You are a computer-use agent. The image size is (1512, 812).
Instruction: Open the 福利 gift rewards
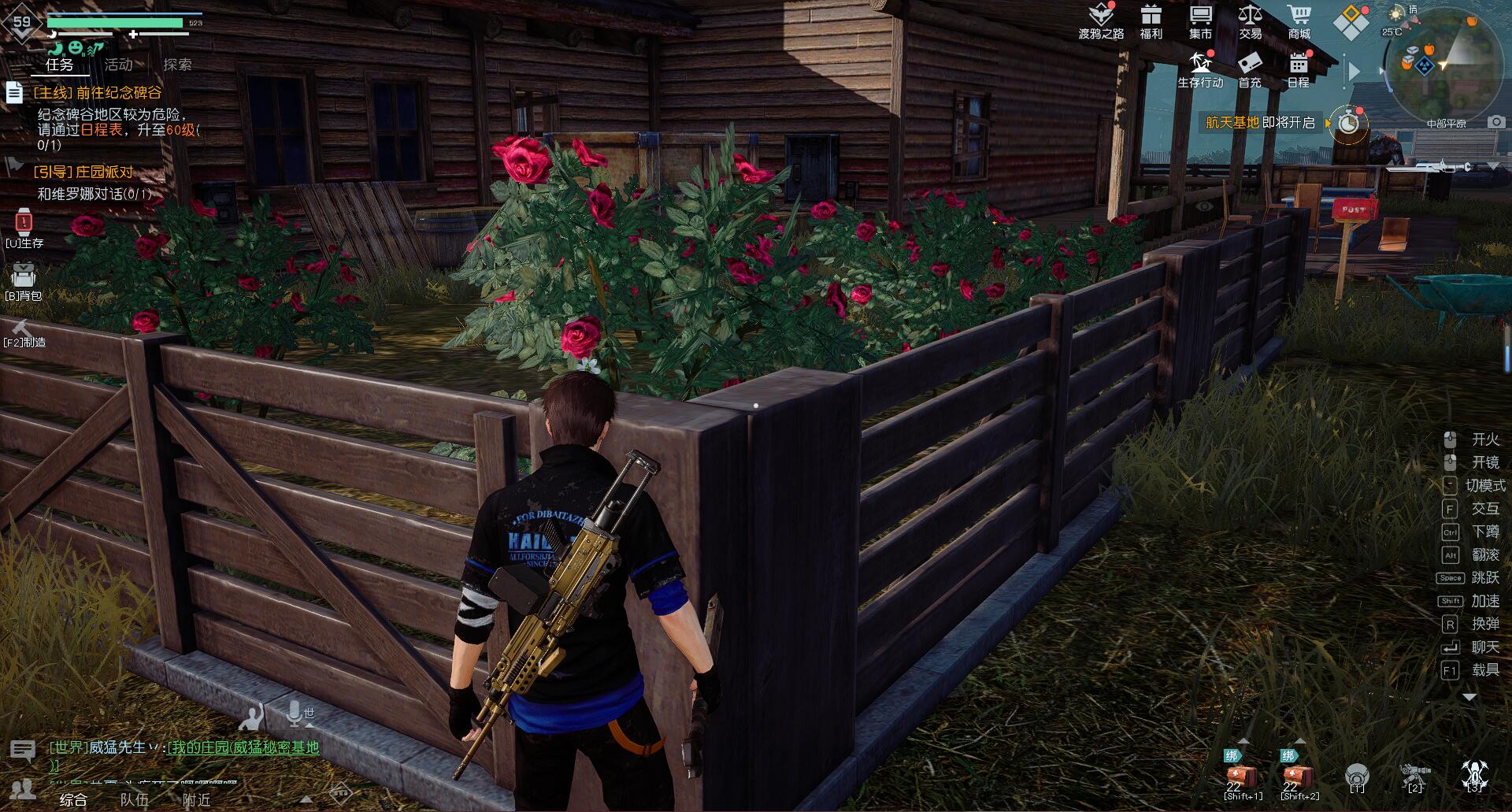[x=1151, y=20]
